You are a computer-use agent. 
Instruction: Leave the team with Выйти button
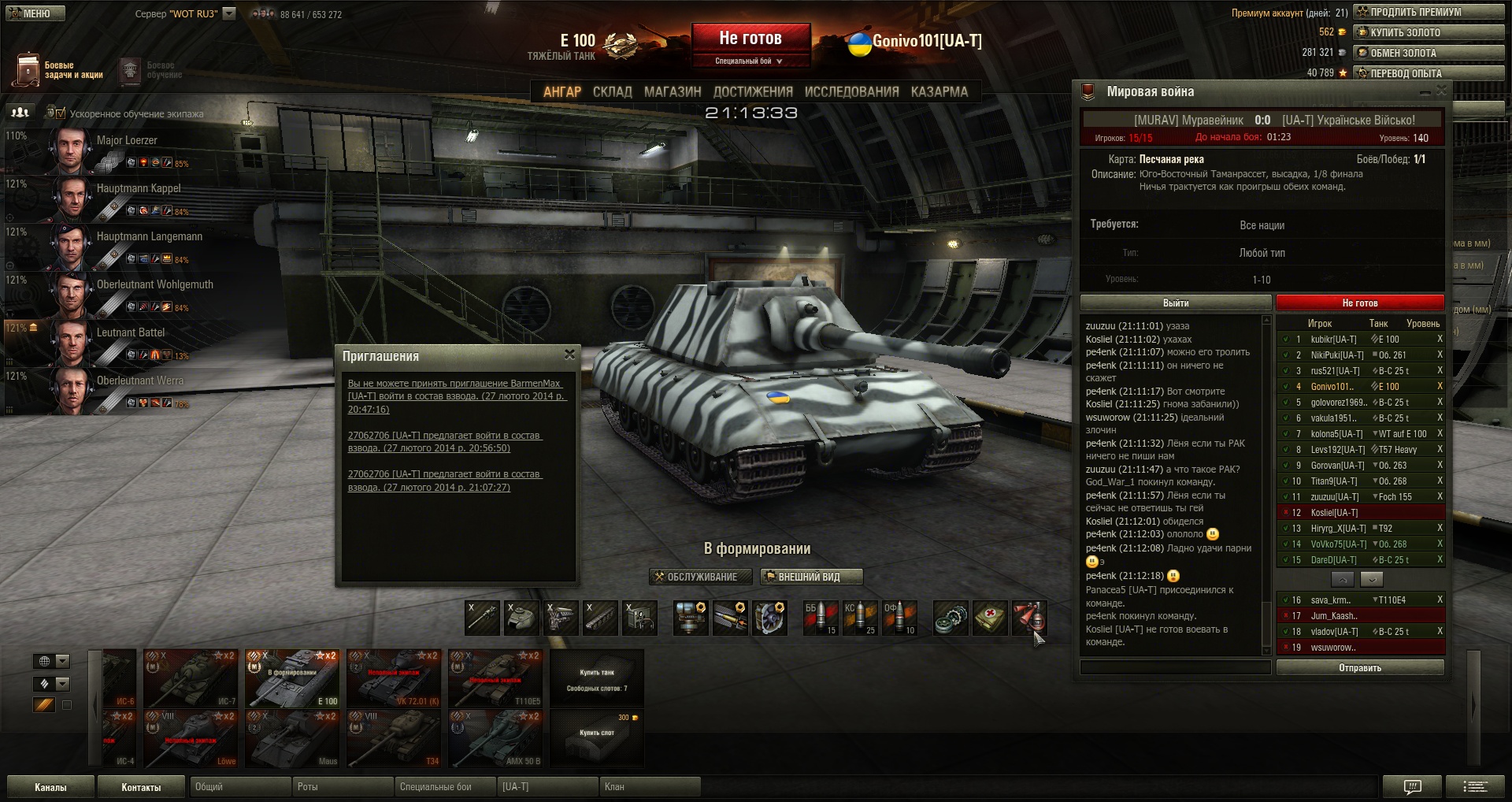[x=1175, y=303]
